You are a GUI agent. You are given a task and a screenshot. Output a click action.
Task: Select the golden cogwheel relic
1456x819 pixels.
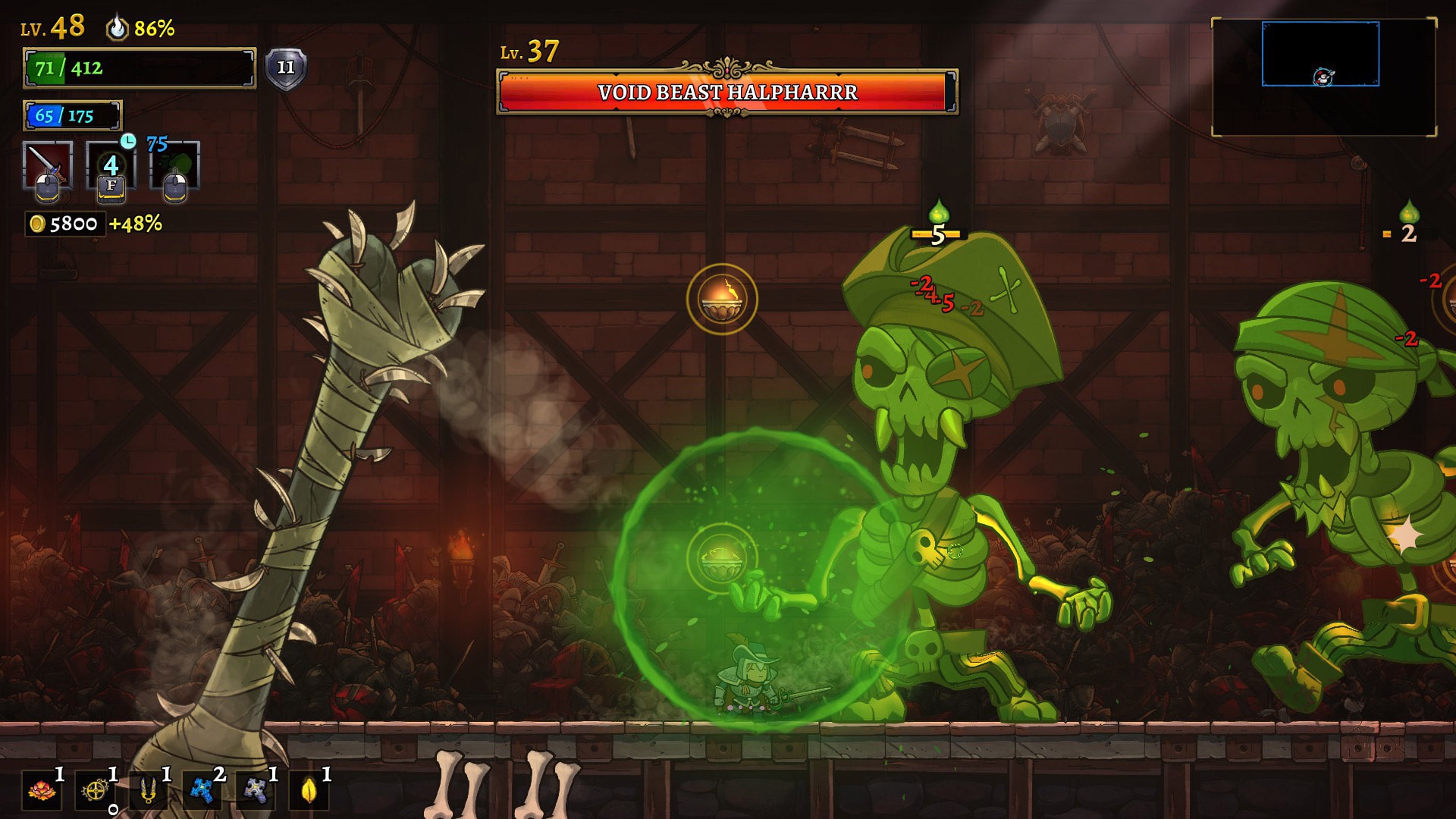click(96, 791)
